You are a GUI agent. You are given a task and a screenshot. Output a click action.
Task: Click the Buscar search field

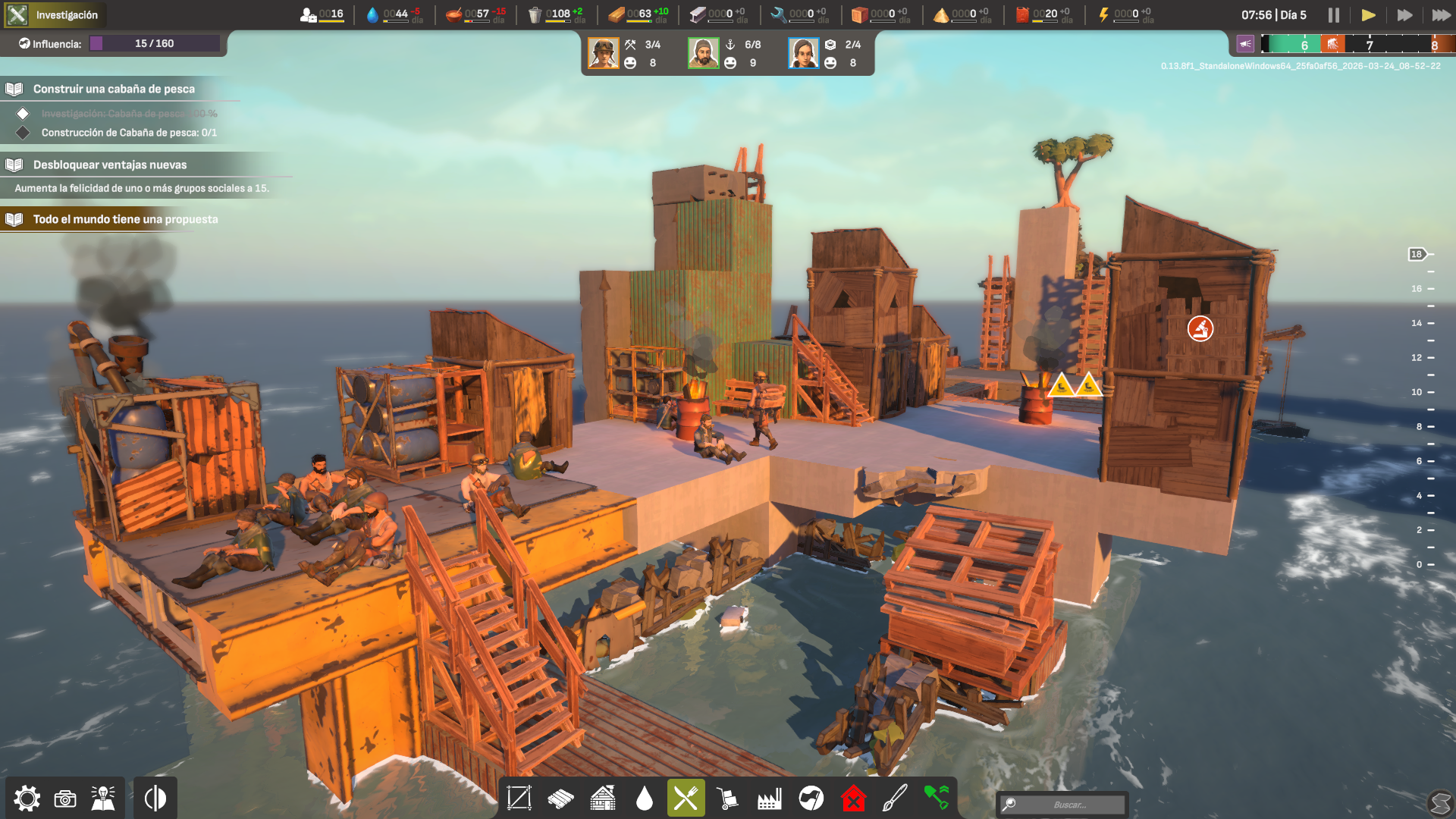tap(1069, 805)
